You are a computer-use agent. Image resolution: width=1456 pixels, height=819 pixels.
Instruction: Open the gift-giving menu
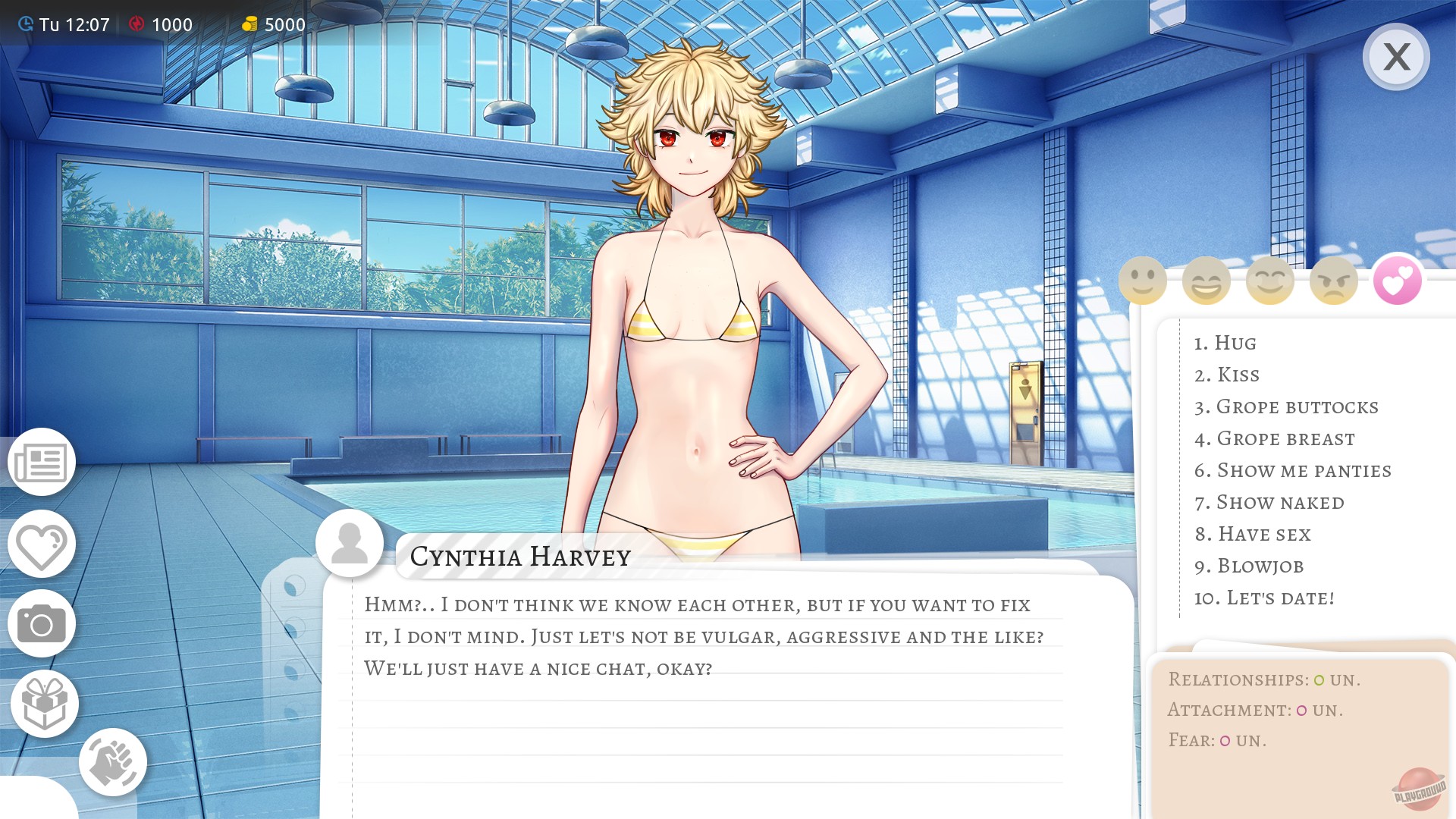[x=42, y=703]
